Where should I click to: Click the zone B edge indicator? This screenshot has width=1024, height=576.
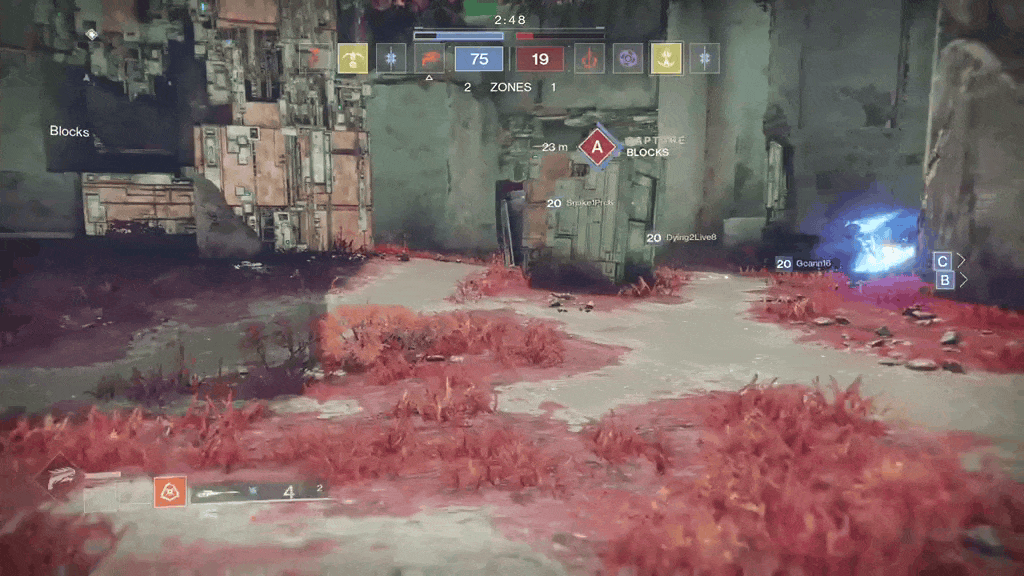click(x=942, y=280)
